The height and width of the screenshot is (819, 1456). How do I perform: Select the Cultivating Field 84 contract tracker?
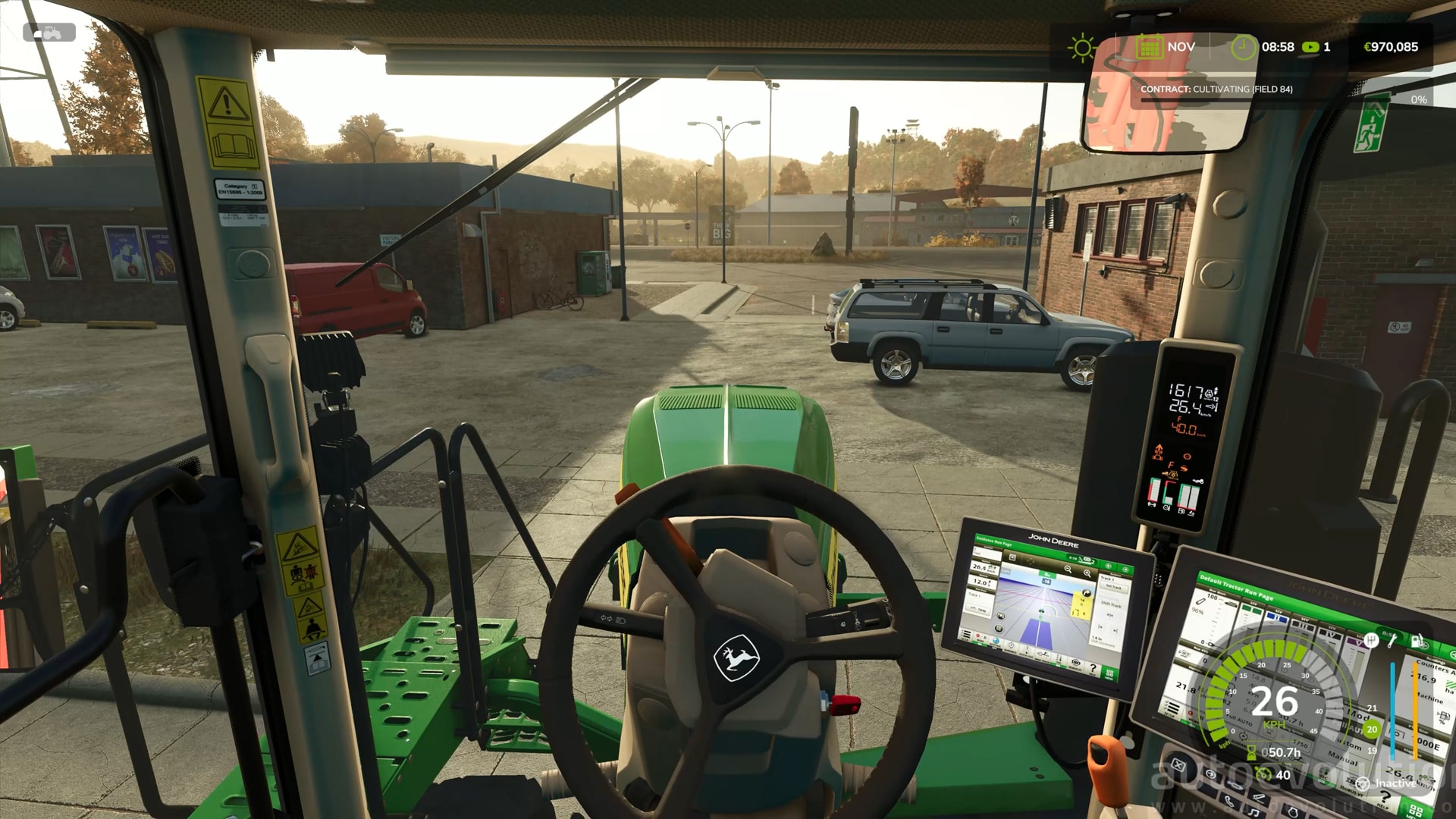pyautogui.click(x=1216, y=89)
